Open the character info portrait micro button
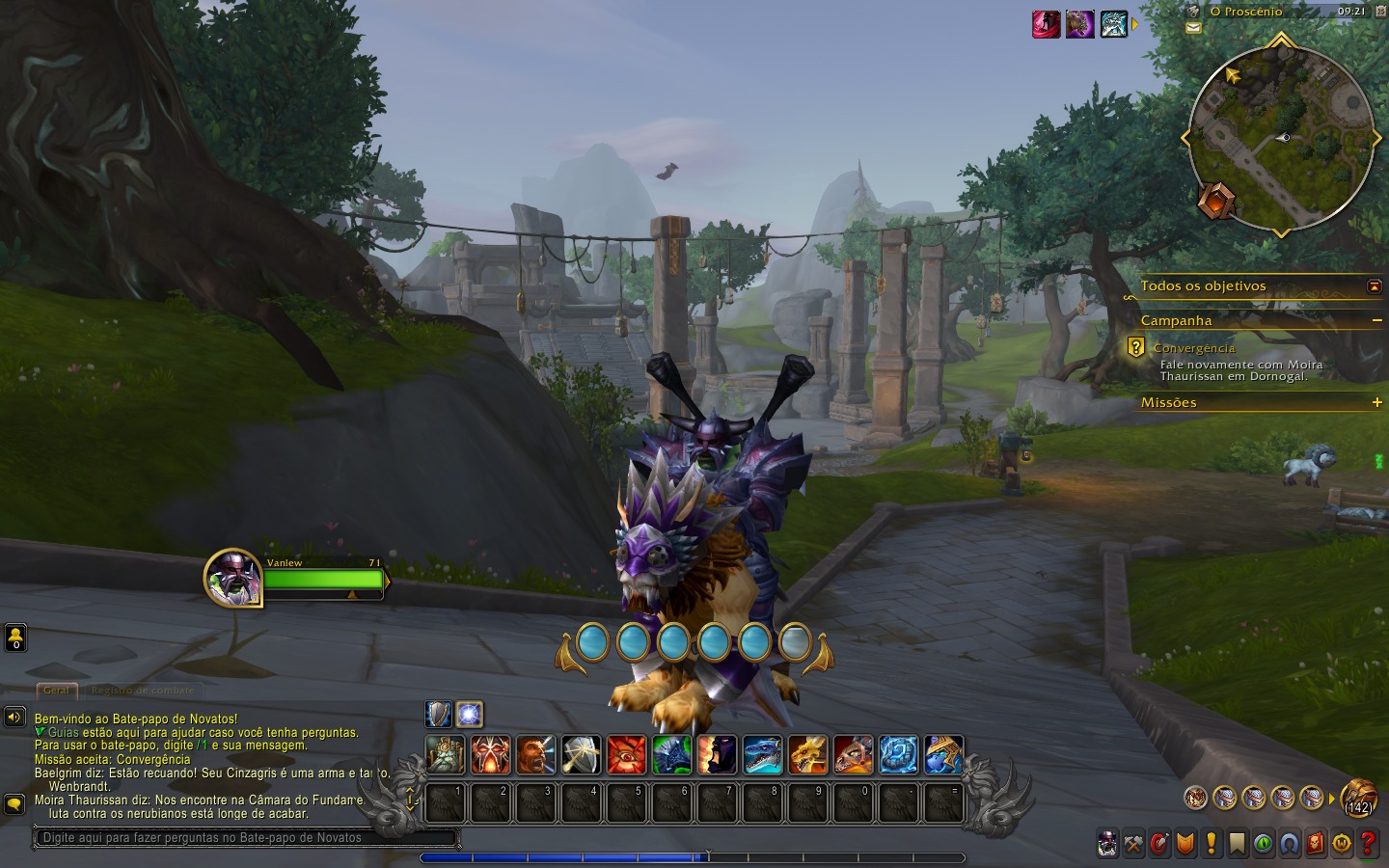Viewport: 1389px width, 868px height. pos(1107,844)
